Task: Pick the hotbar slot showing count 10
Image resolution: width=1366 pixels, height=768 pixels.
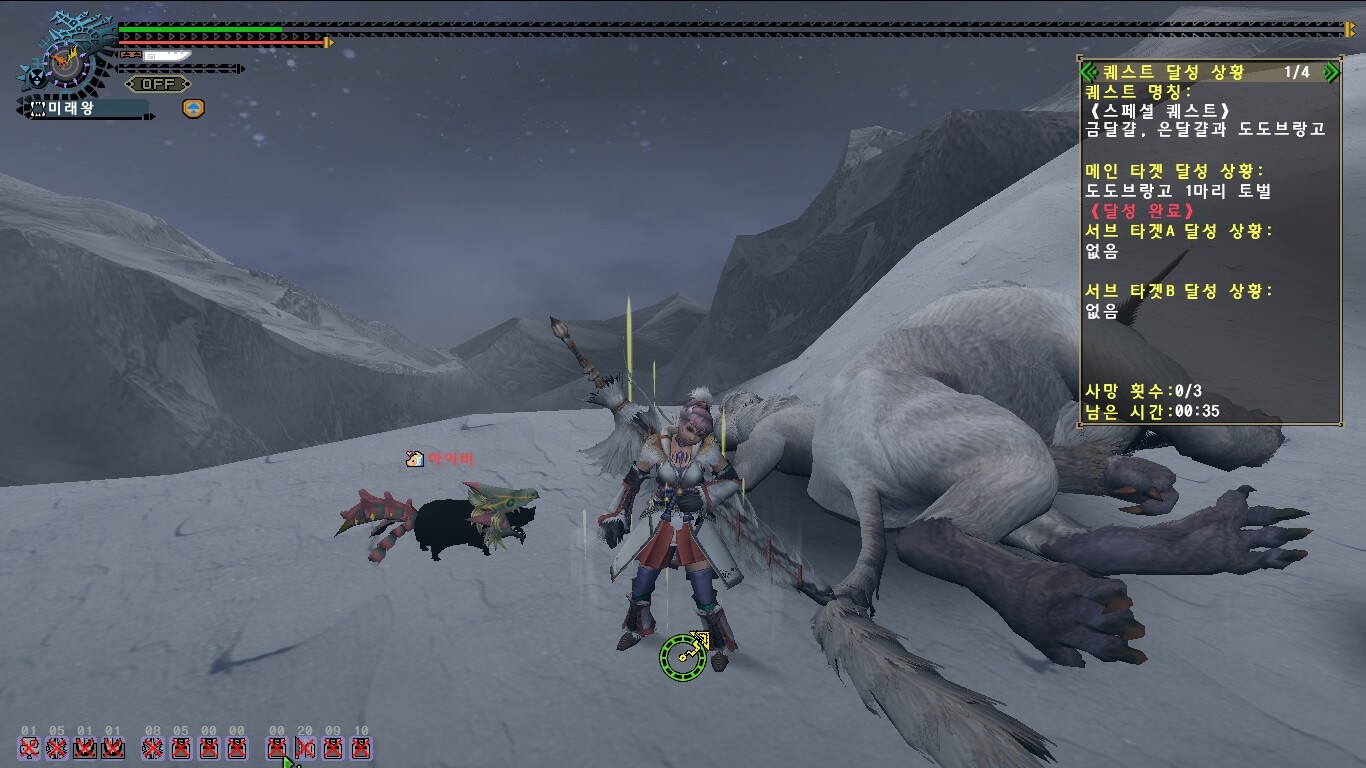Action: (x=361, y=747)
